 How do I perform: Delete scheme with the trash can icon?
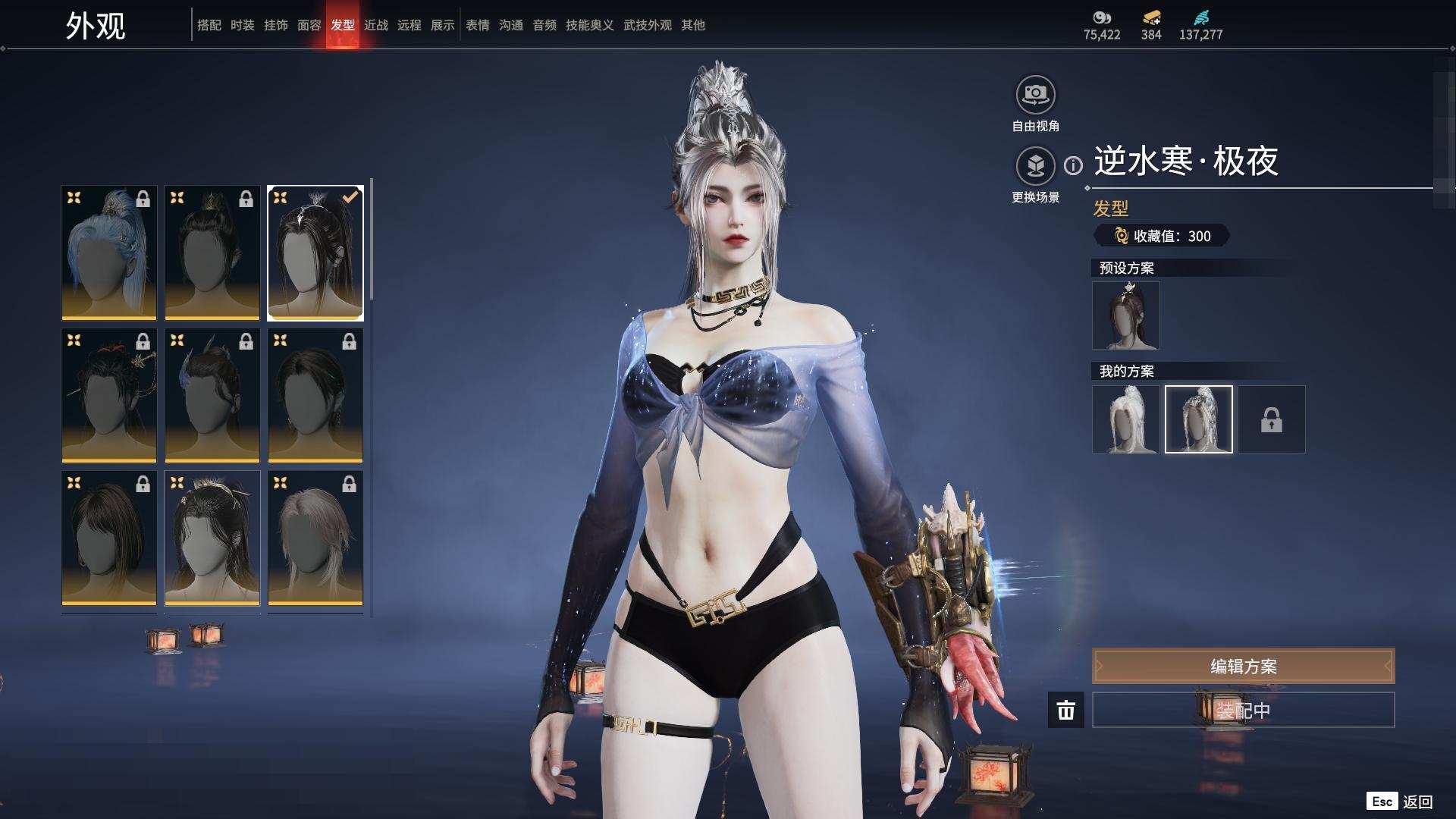[1065, 710]
